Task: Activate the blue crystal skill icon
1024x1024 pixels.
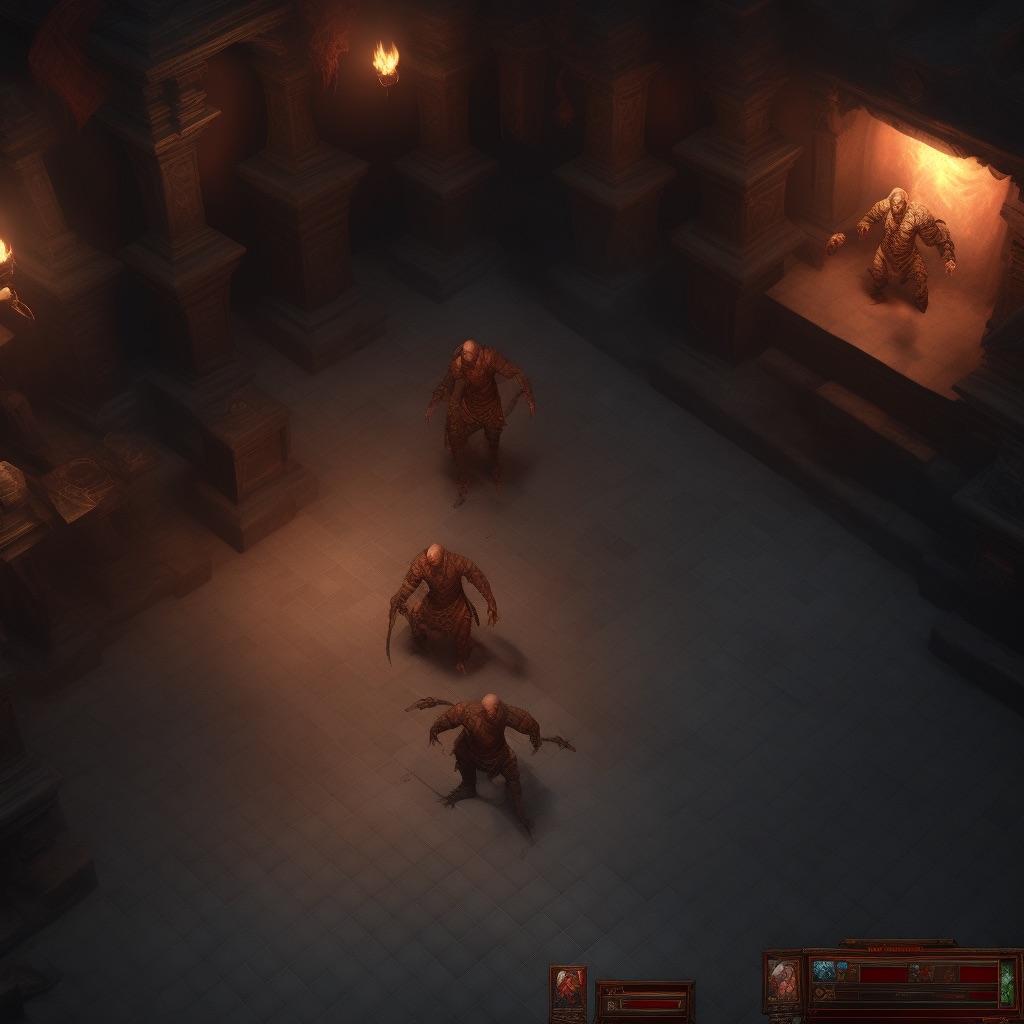Action: (x=824, y=971)
